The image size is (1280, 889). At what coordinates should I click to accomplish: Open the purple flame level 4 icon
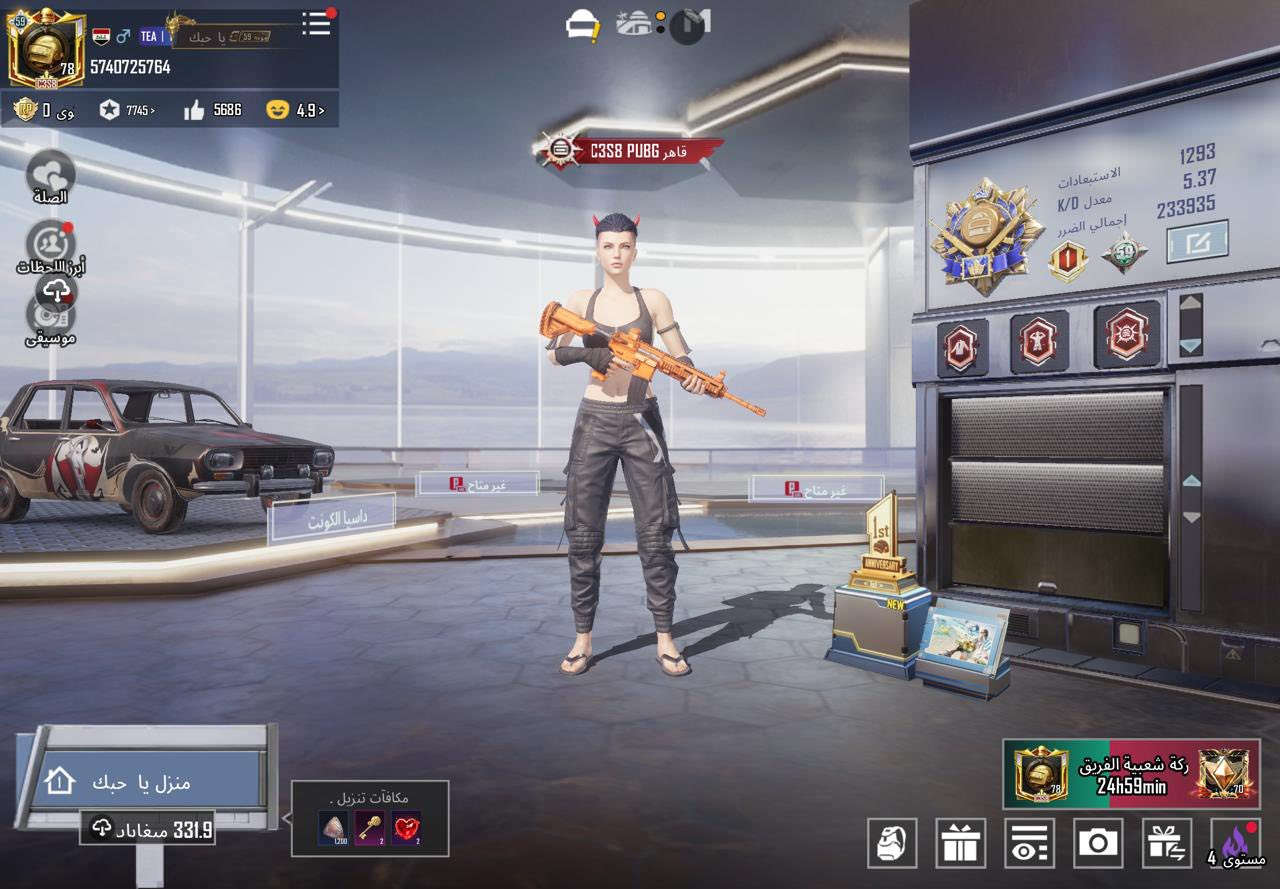point(1236,842)
